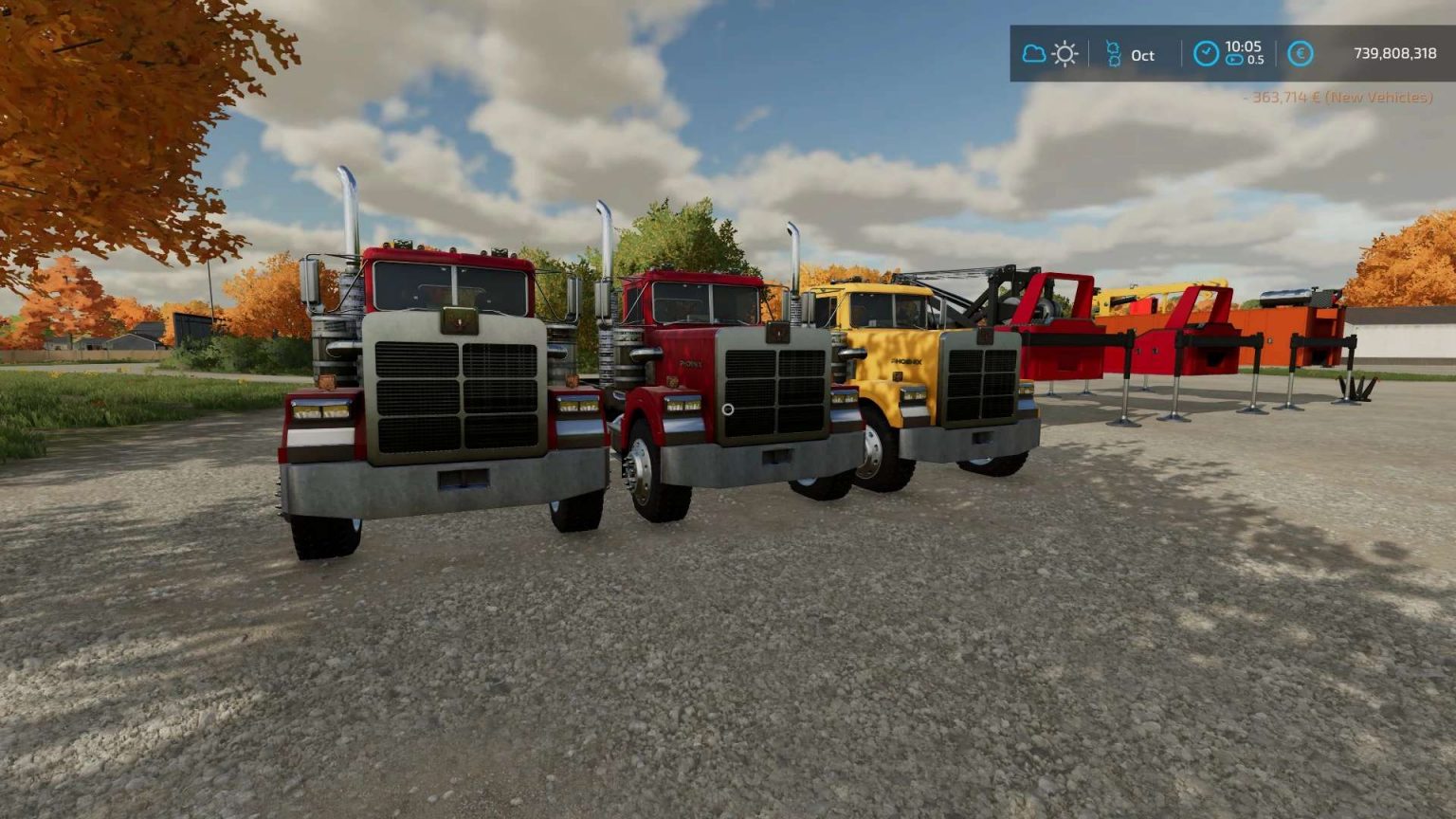This screenshot has width=1456, height=819.
Task: Click the 10:05 time display
Action: coord(1245,46)
